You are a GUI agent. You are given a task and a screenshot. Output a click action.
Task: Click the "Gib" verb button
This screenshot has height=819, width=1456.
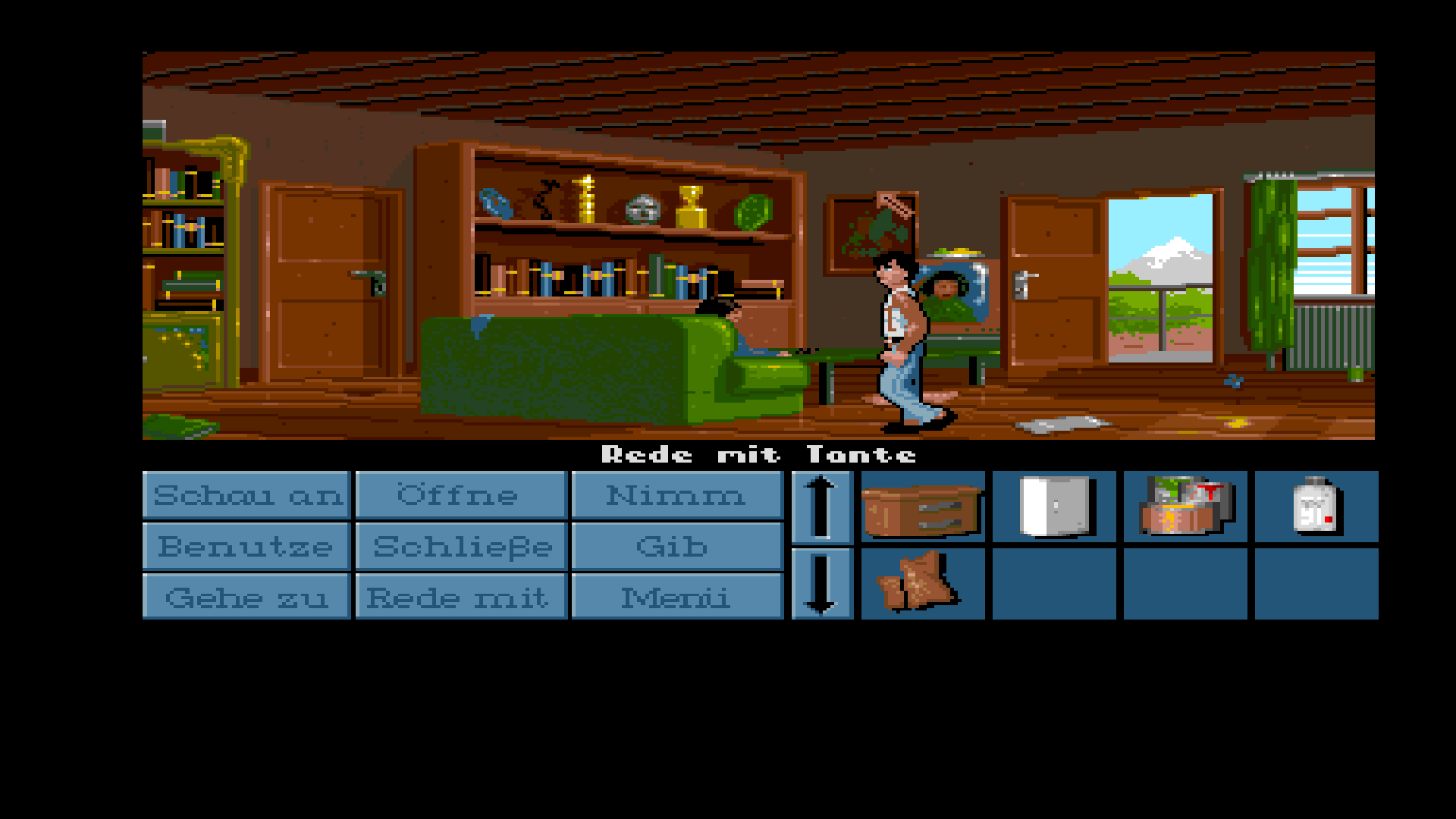(676, 546)
